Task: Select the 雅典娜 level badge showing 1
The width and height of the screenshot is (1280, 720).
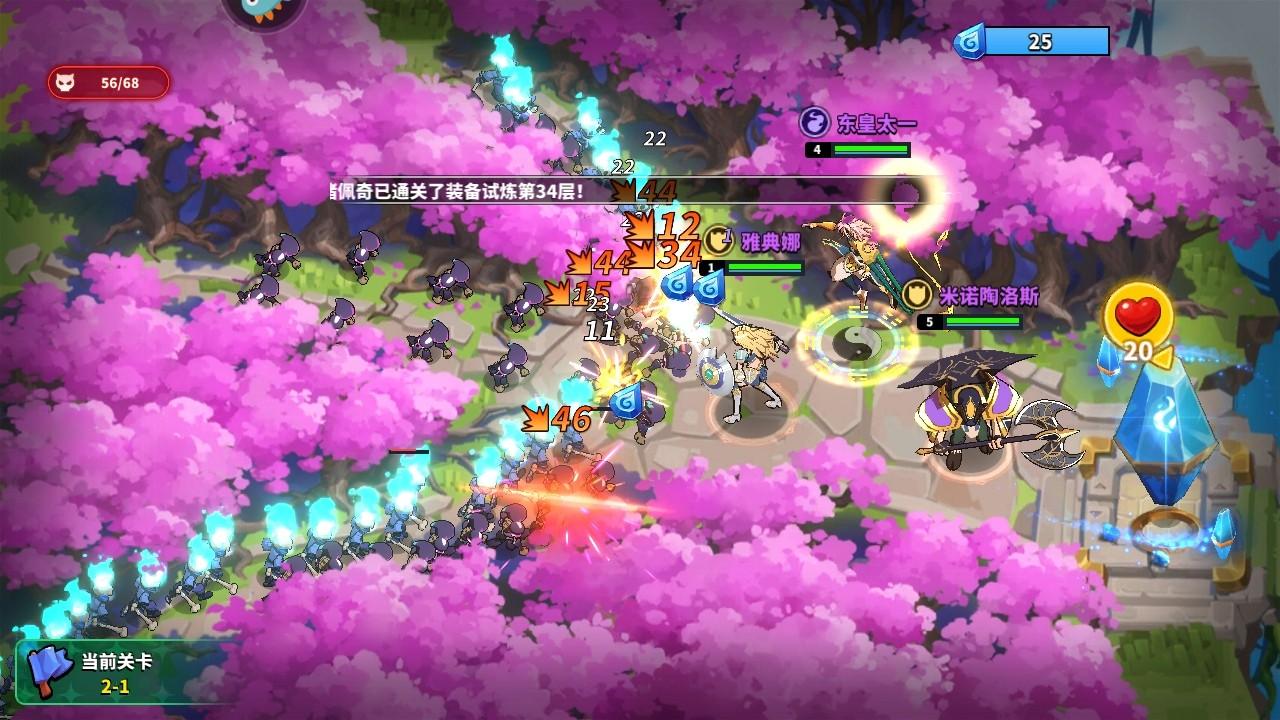Action: (711, 265)
